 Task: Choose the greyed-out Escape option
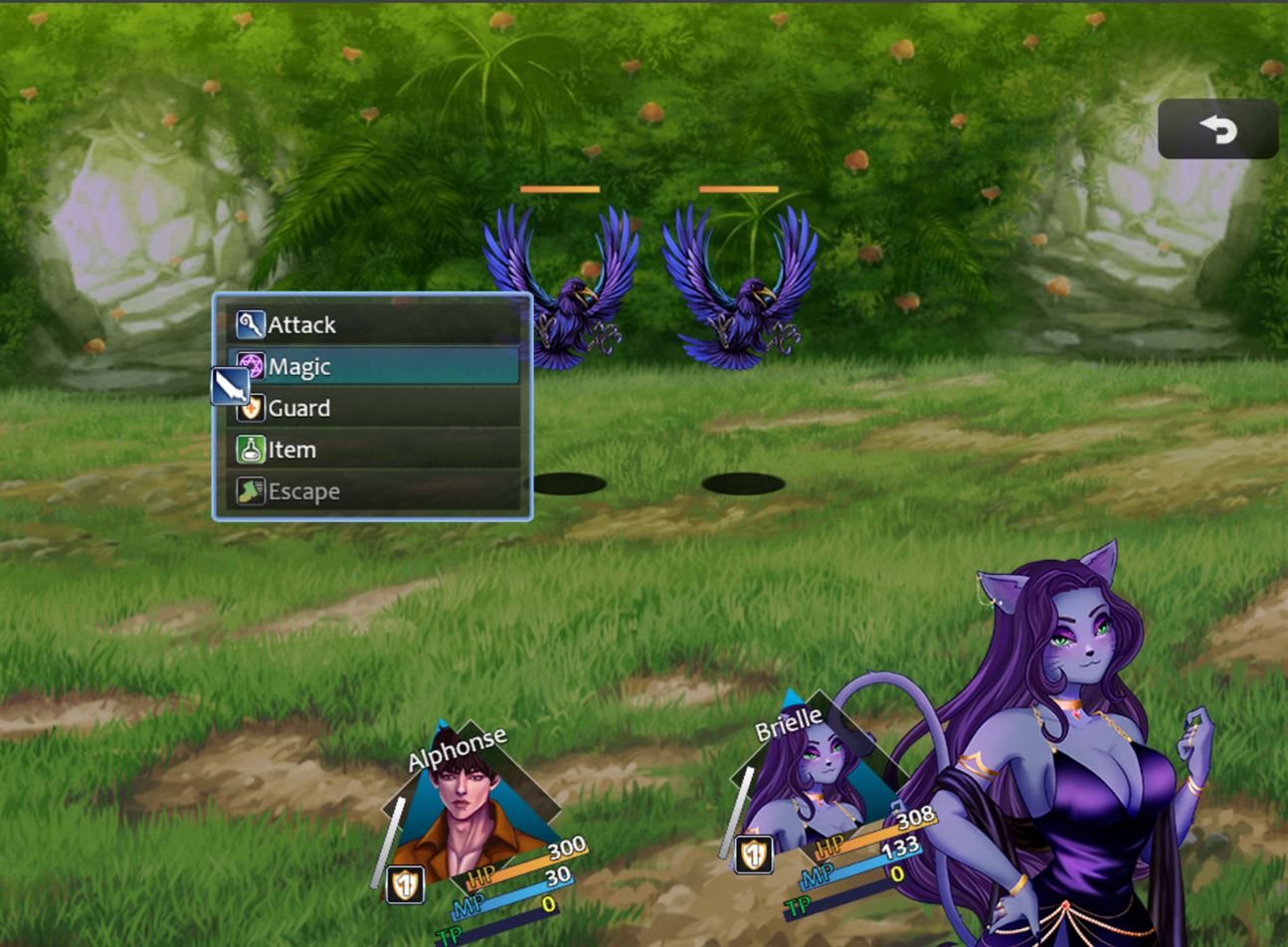[373, 491]
